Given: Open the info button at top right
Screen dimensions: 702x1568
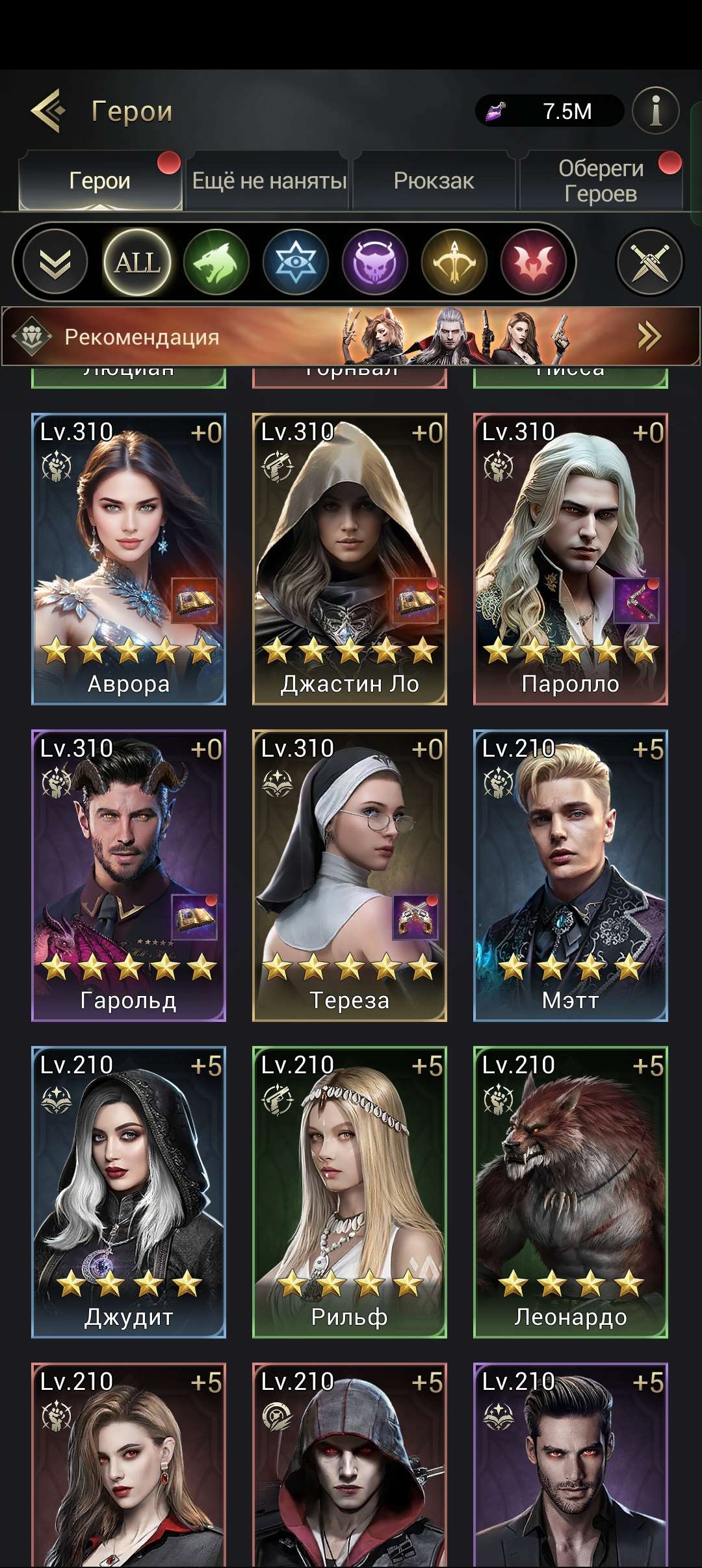Looking at the screenshot, I should click(655, 111).
